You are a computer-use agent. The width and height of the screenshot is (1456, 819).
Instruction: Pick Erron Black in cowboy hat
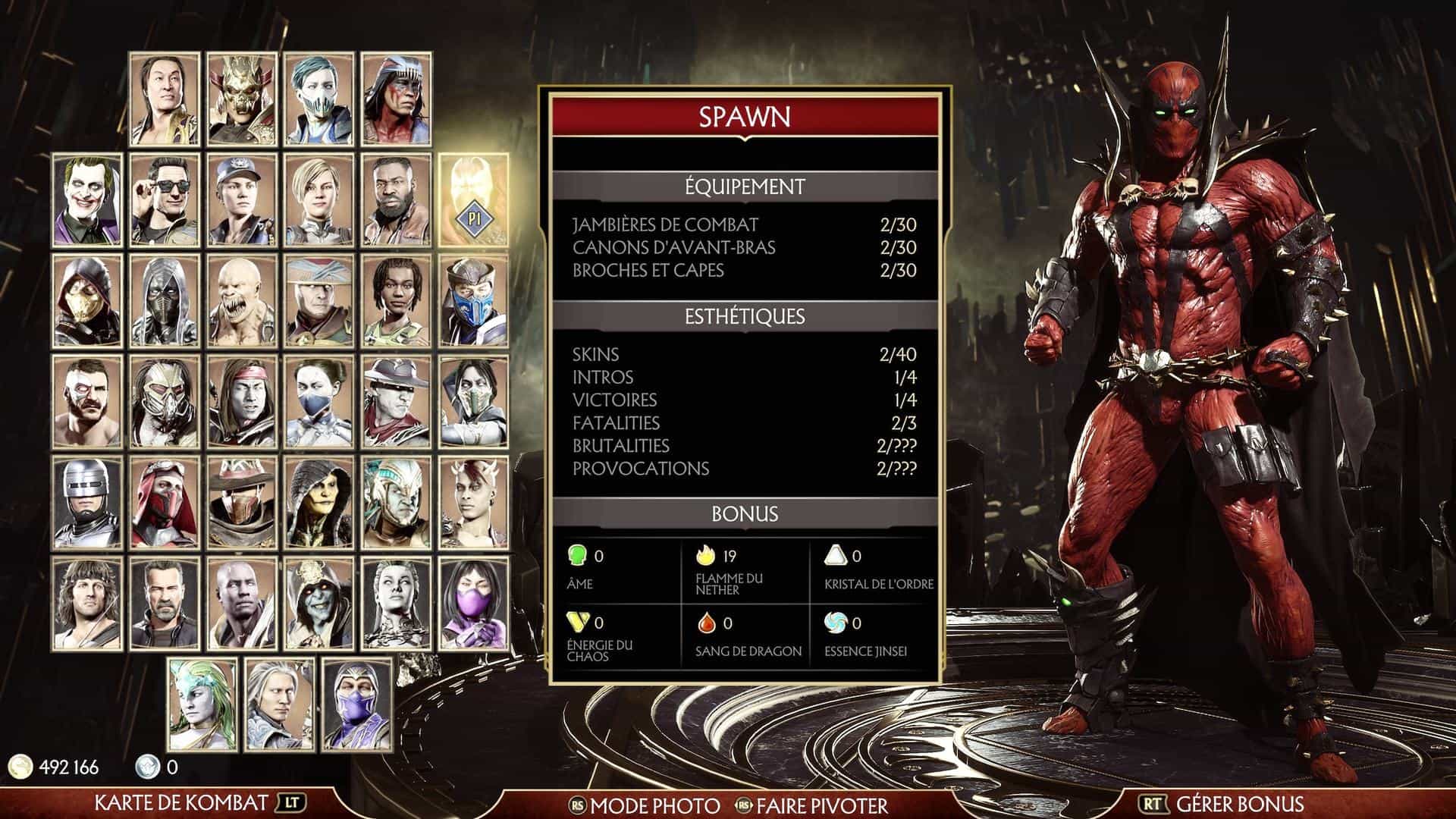click(242, 503)
